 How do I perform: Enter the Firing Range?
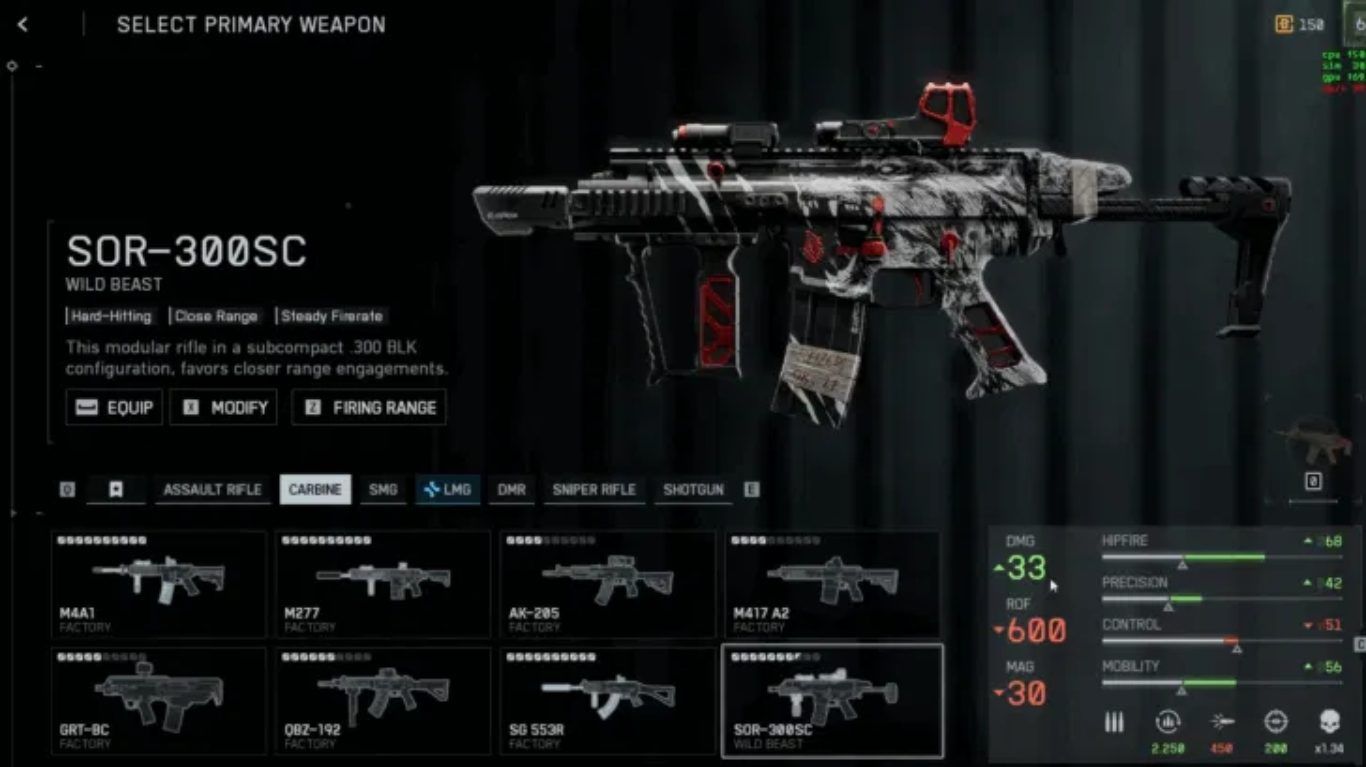[x=369, y=408]
